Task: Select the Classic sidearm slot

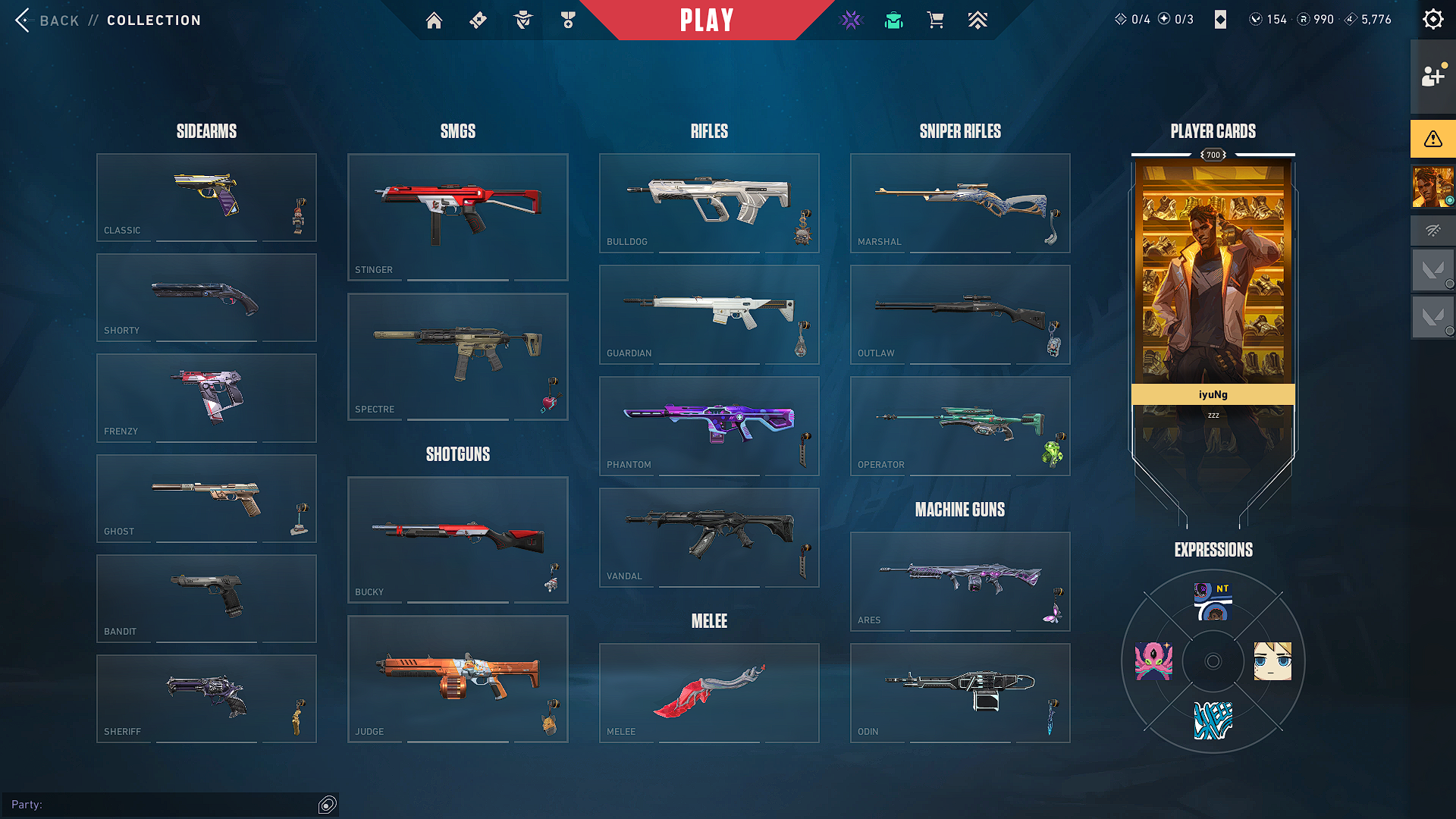Action: tap(206, 197)
